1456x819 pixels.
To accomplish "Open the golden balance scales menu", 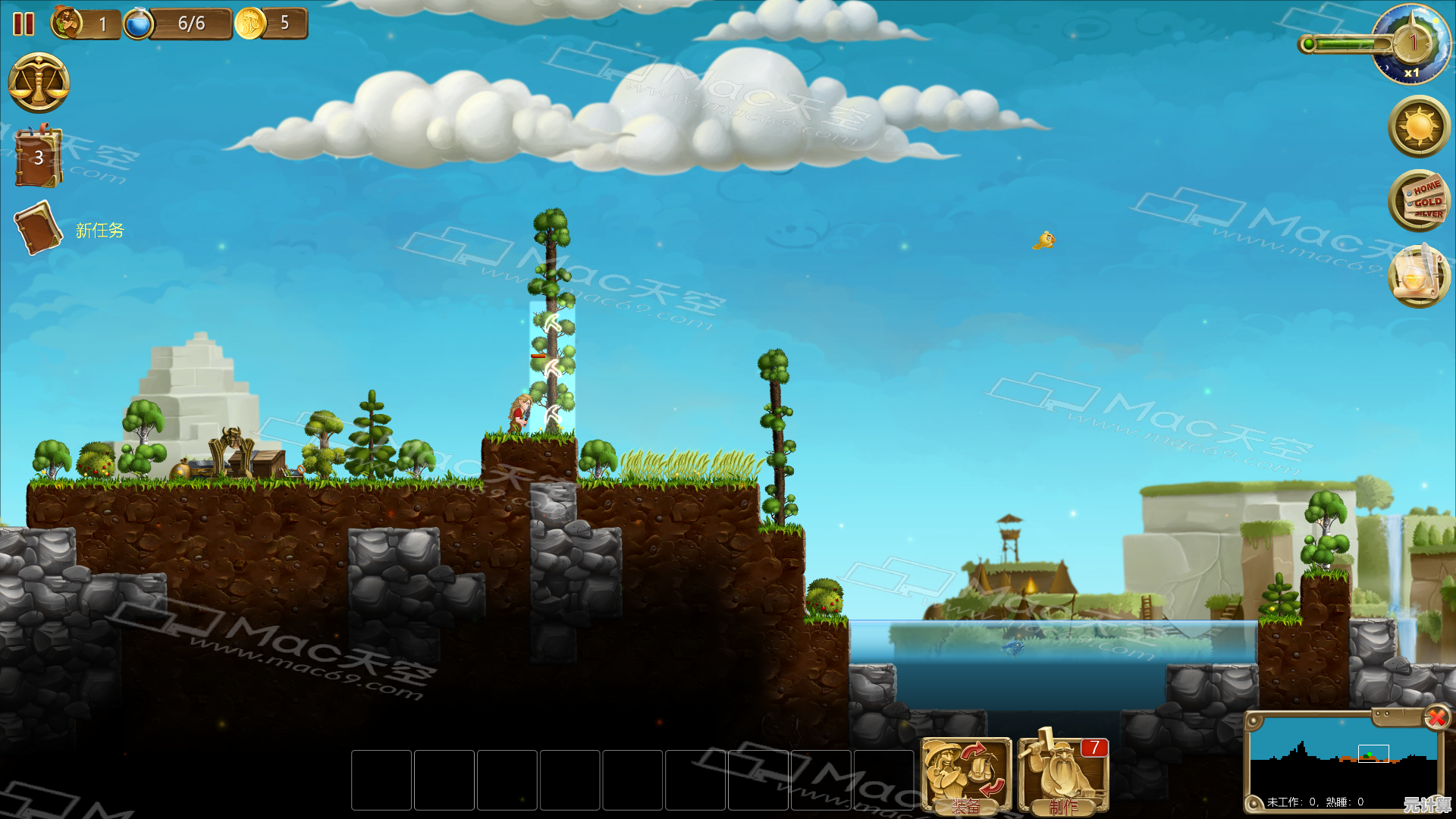I will click(39, 83).
